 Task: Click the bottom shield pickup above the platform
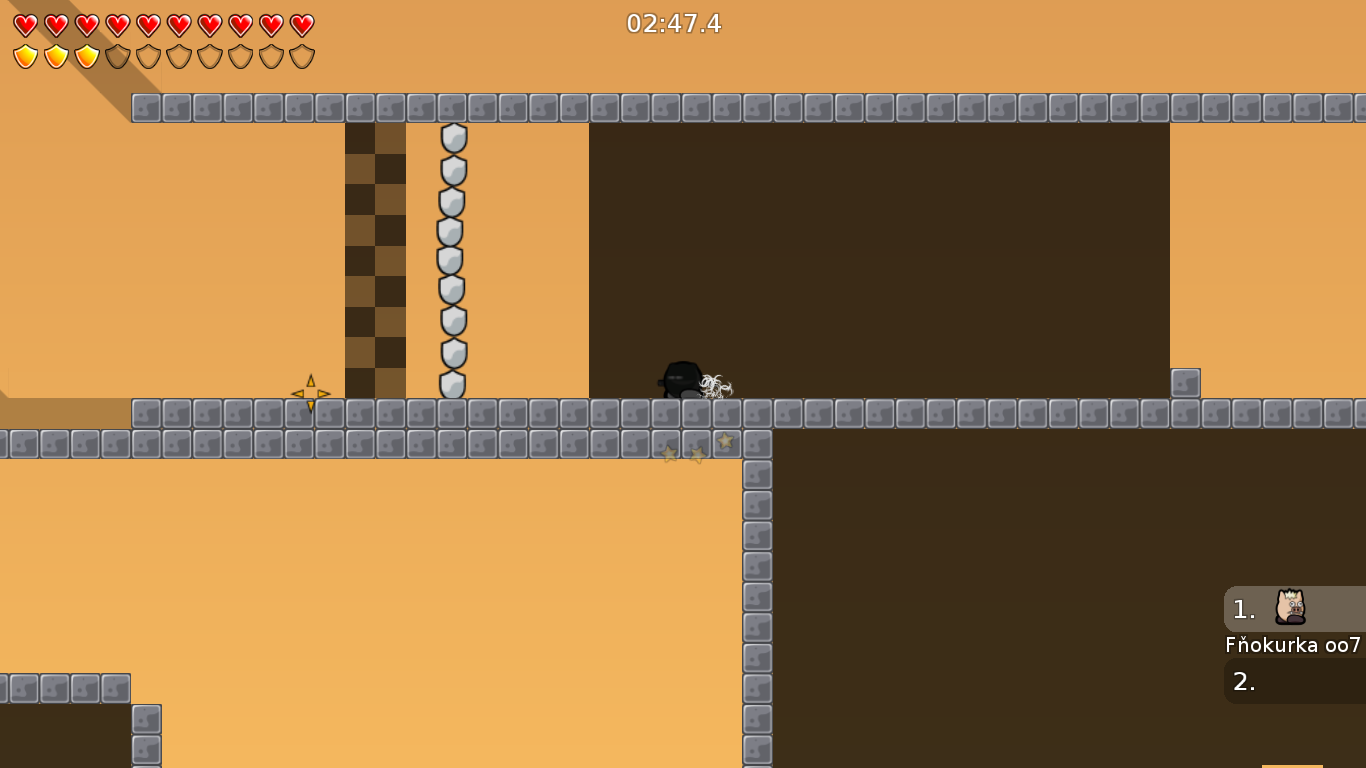[452, 382]
